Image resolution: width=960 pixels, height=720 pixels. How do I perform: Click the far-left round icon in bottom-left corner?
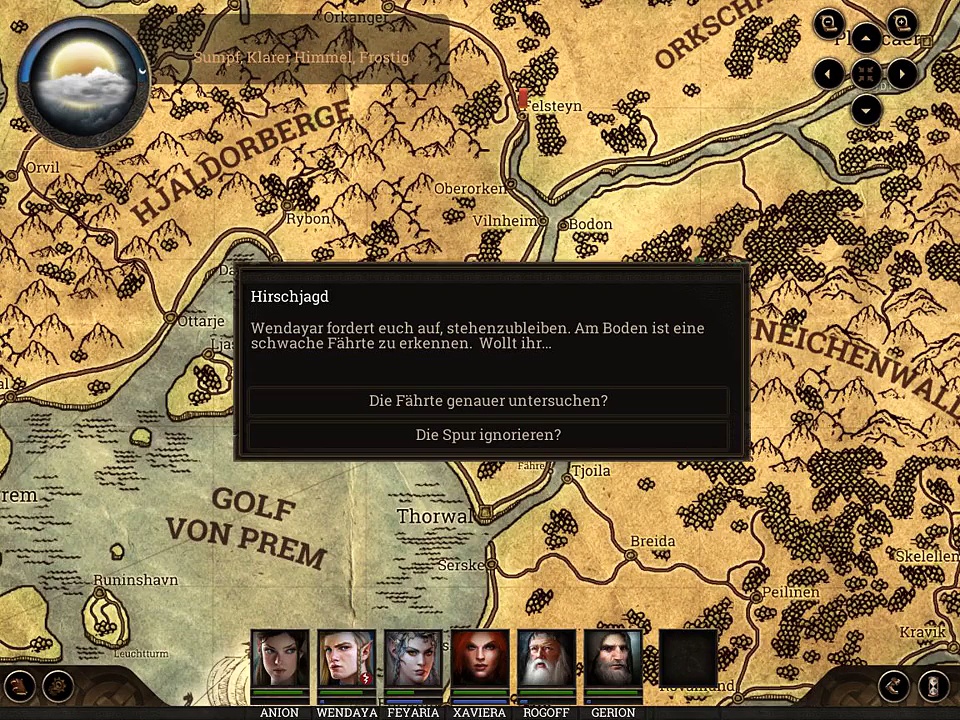(20, 686)
